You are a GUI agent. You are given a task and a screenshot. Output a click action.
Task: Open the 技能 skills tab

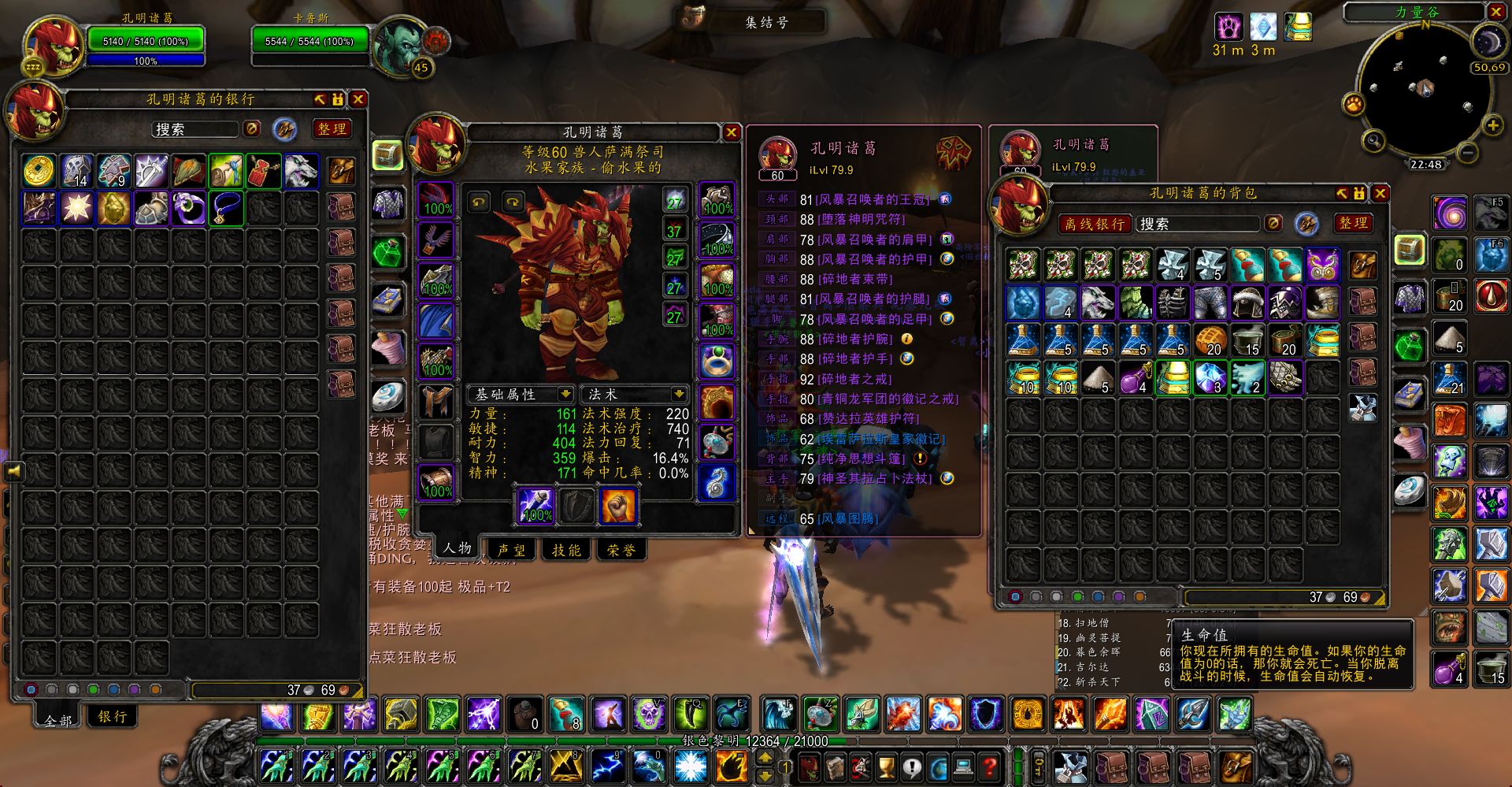click(566, 550)
